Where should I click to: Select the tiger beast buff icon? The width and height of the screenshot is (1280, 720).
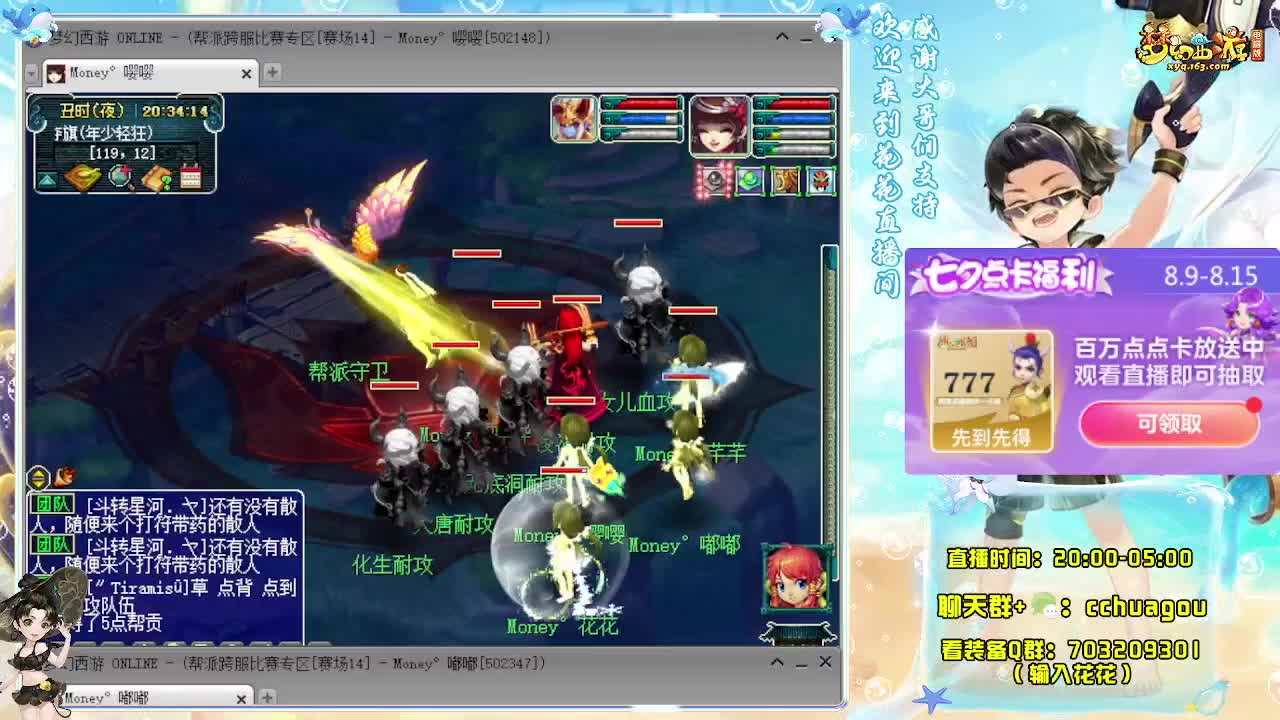click(x=785, y=180)
